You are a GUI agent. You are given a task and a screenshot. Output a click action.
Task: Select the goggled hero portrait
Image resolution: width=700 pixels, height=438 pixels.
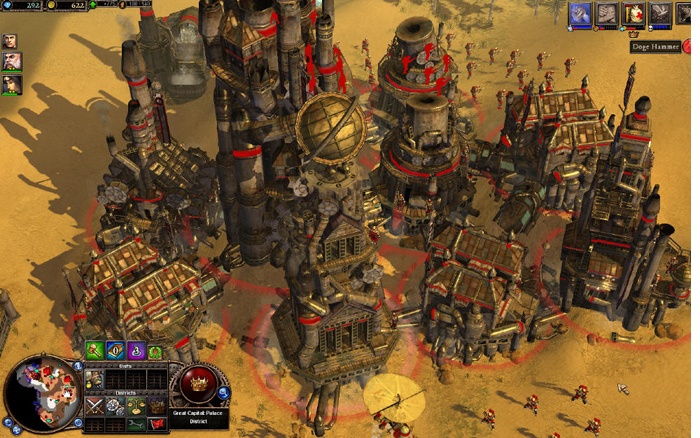point(12,84)
